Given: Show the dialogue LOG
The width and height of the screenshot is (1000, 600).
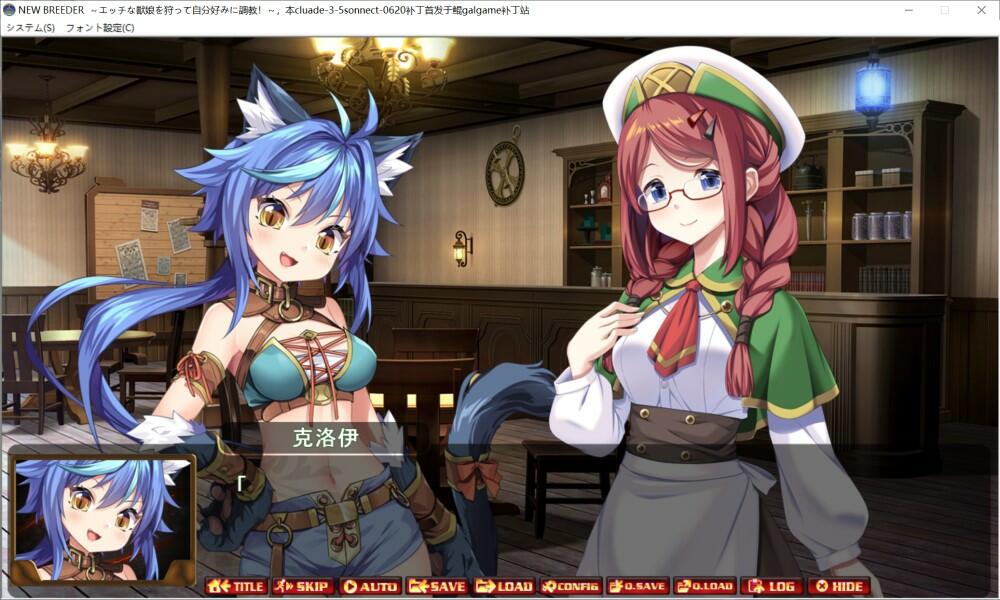Looking at the screenshot, I should coord(772,586).
